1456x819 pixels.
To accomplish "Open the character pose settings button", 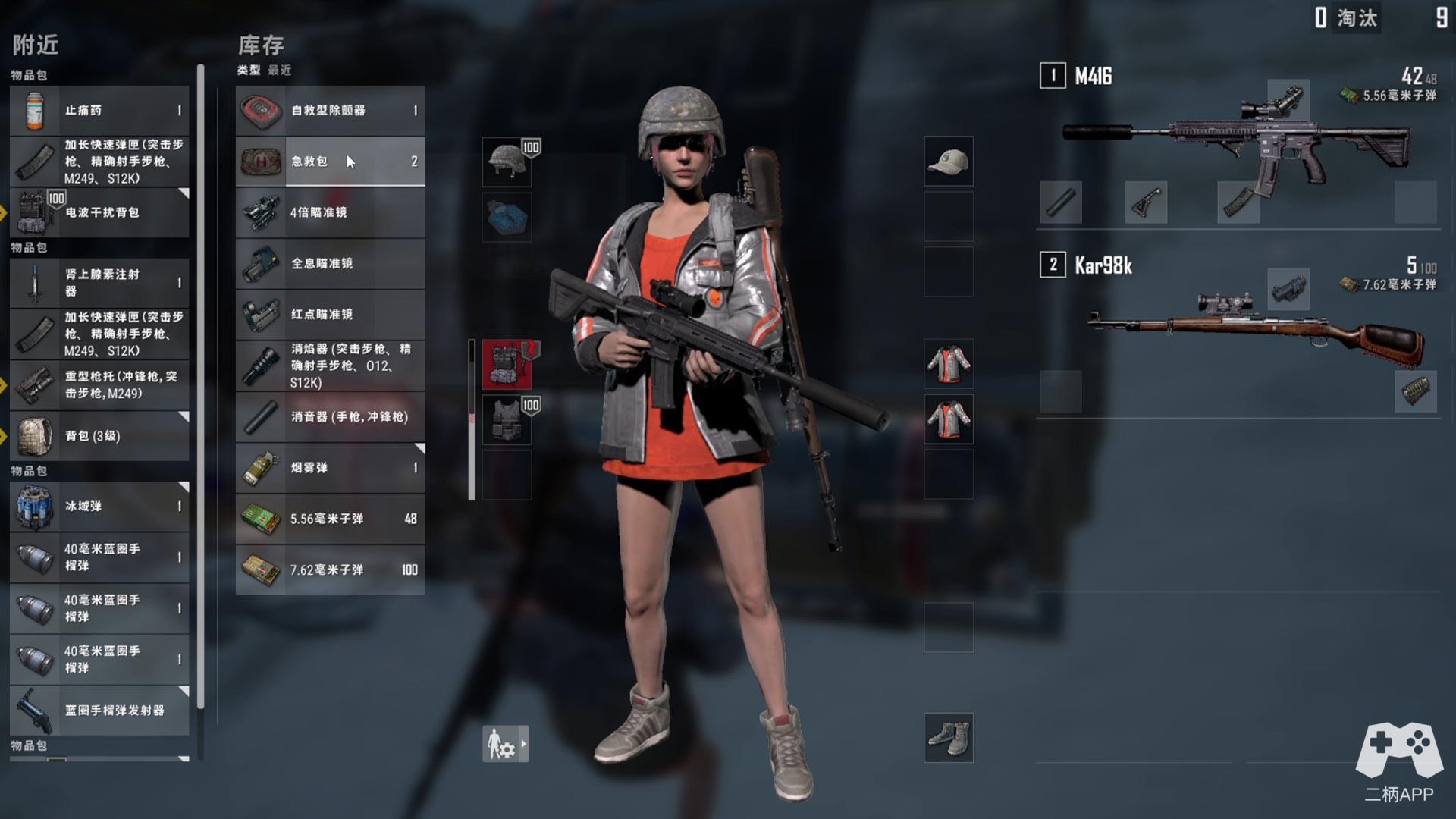I will point(505,744).
